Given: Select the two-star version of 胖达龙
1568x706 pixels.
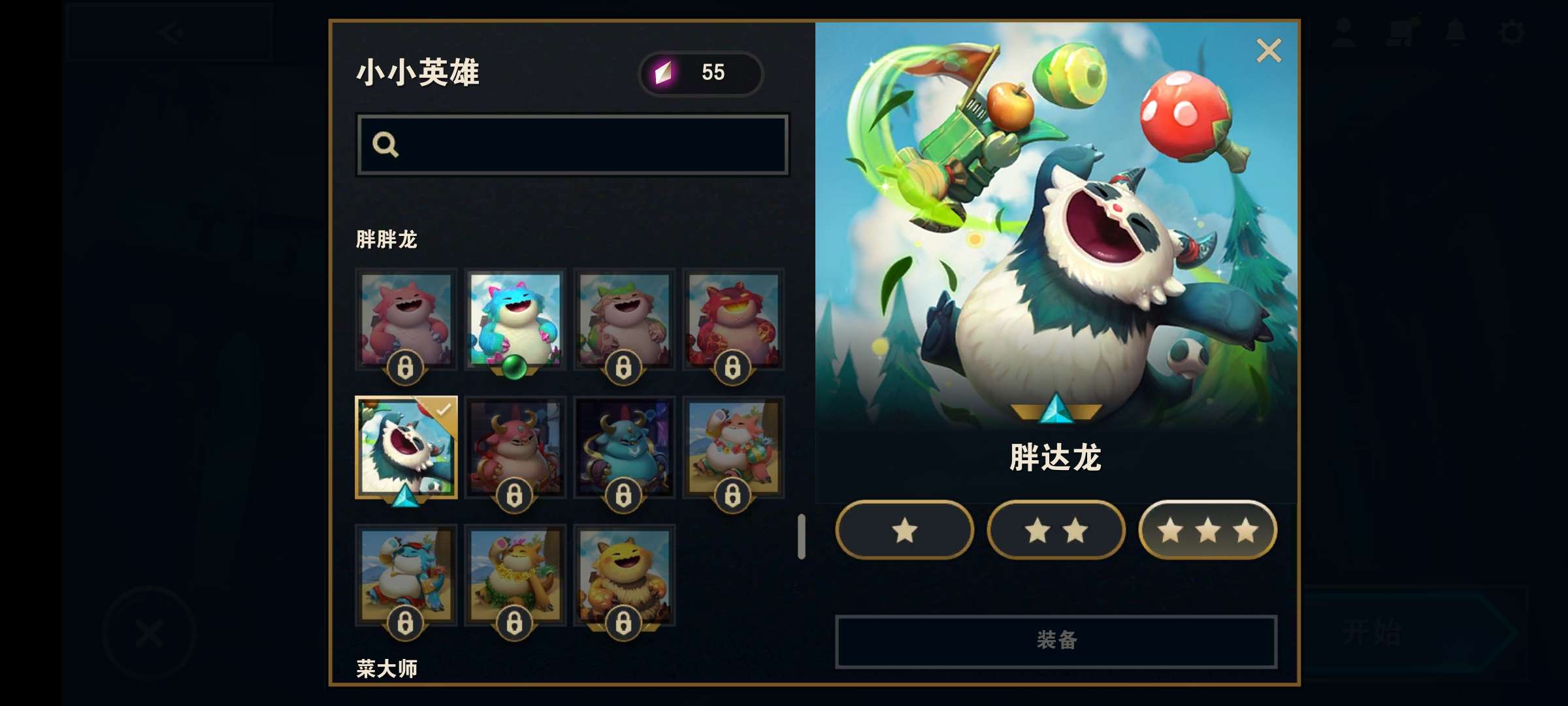Looking at the screenshot, I should click(1055, 531).
